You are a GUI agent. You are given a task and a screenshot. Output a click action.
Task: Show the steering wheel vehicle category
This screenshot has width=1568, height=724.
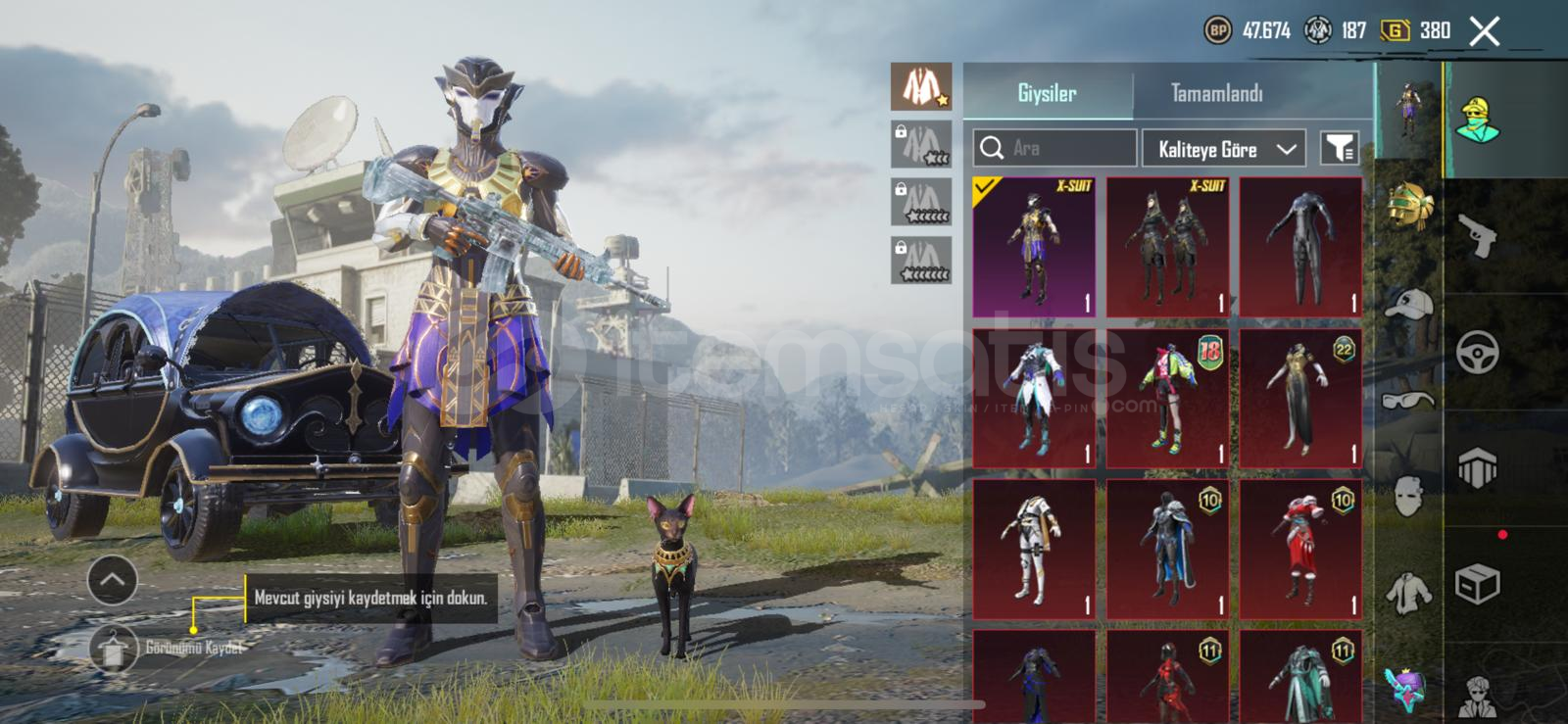point(1477,353)
